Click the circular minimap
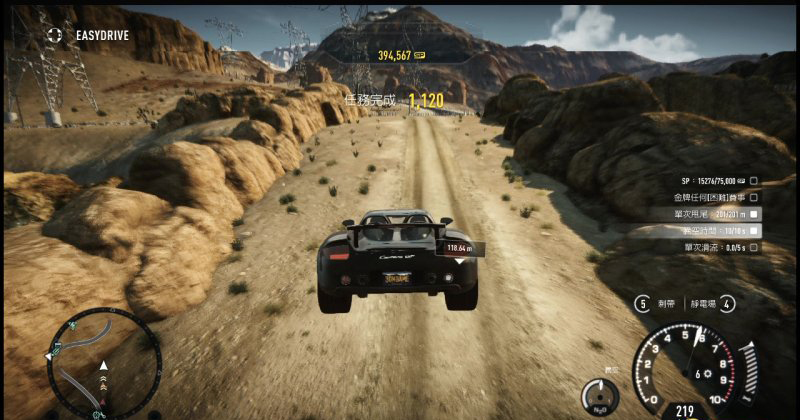This screenshot has width=800, height=420. click(103, 360)
